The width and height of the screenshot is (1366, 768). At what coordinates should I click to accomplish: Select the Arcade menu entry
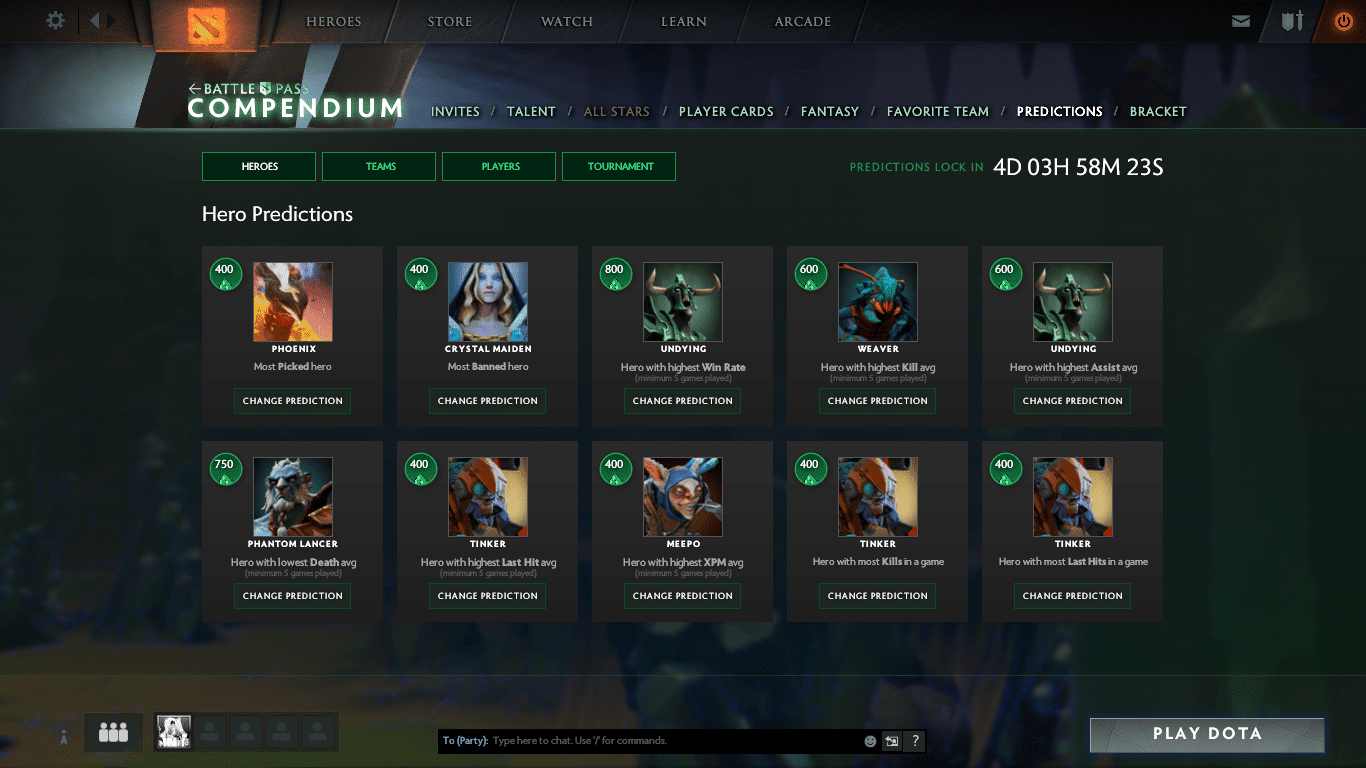(802, 22)
